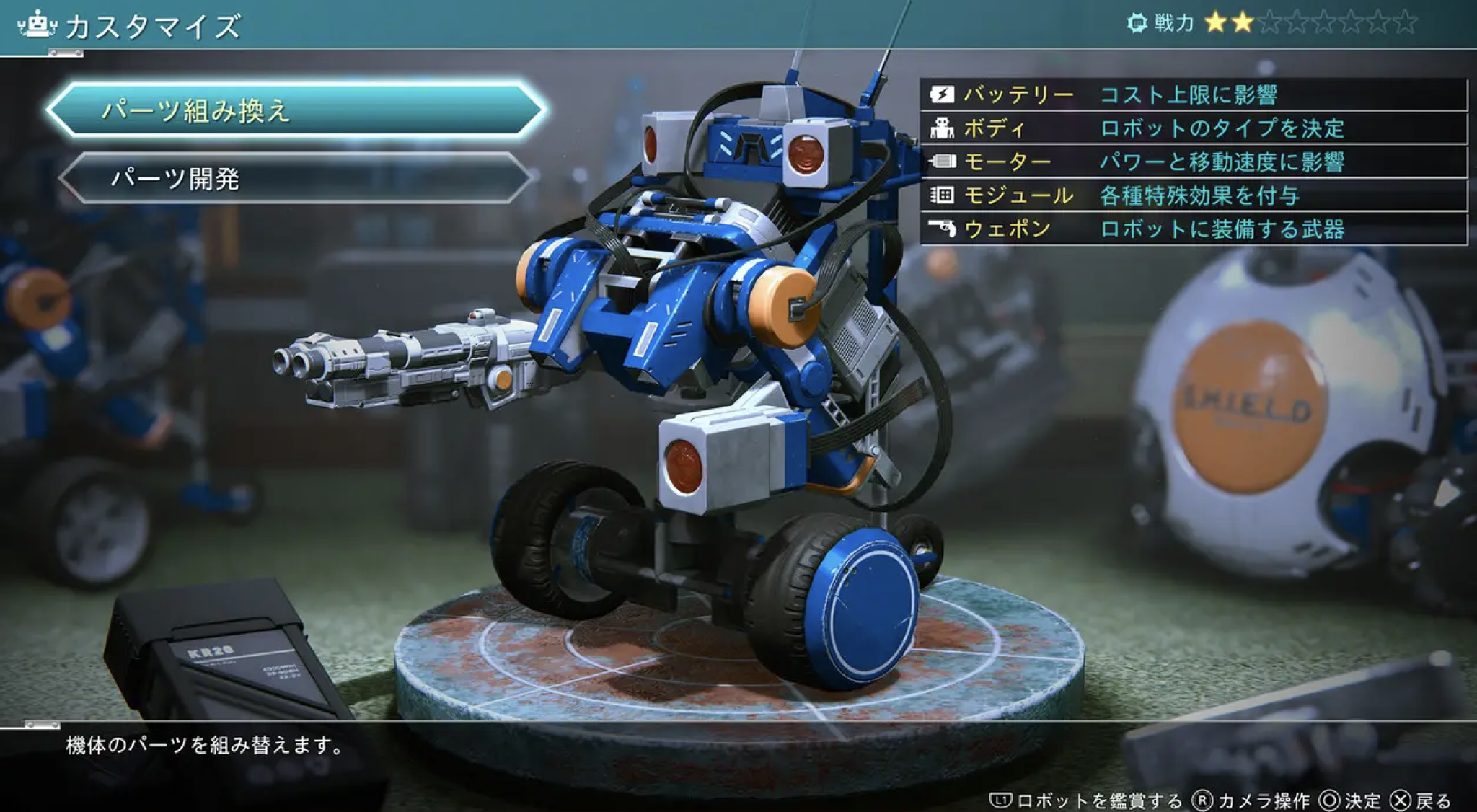The height and width of the screenshot is (812, 1477).
Task: Toggle the second filled star in 戦力
Action: 1242,22
